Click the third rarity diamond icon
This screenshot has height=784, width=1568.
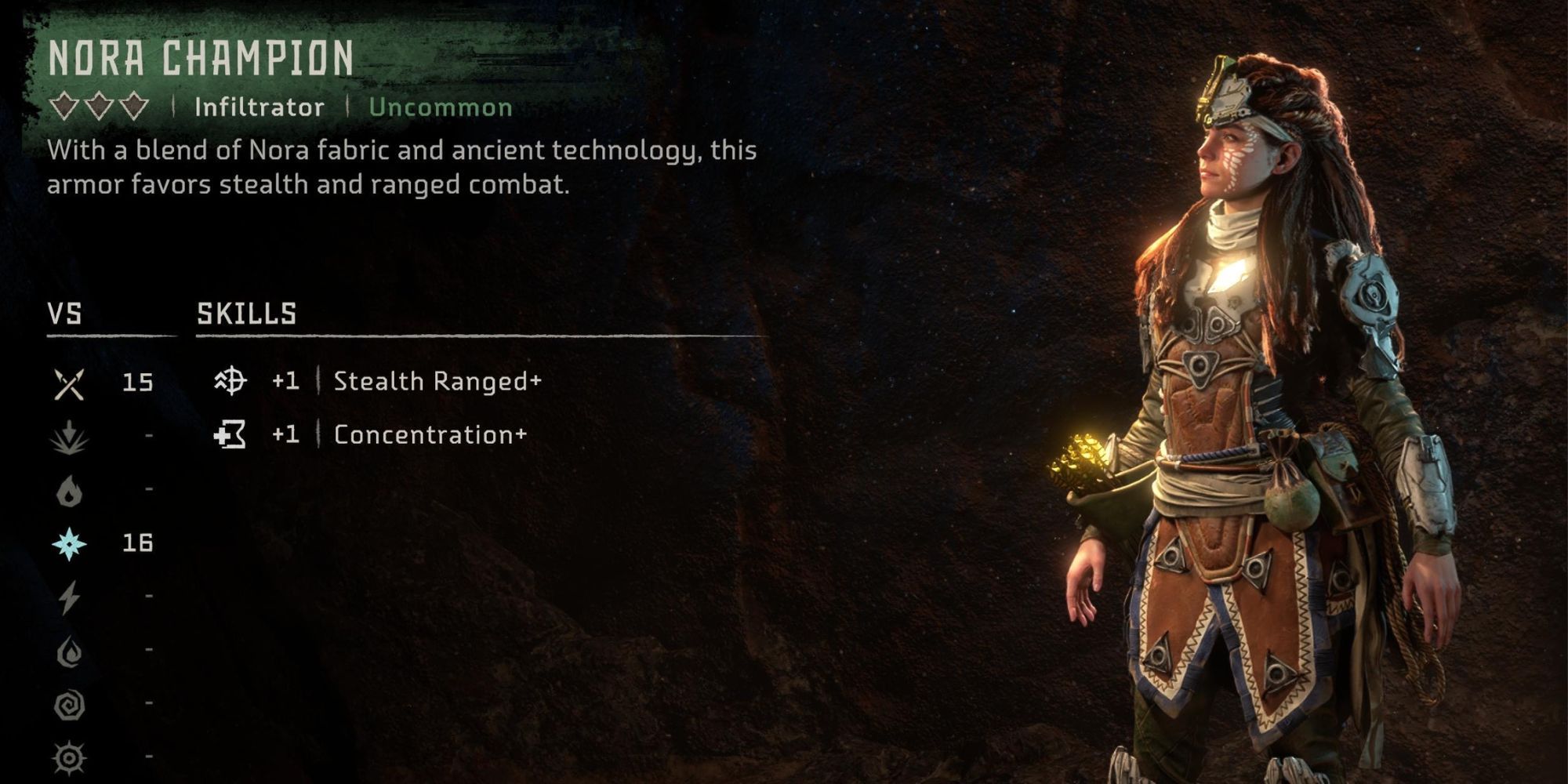tap(133, 107)
